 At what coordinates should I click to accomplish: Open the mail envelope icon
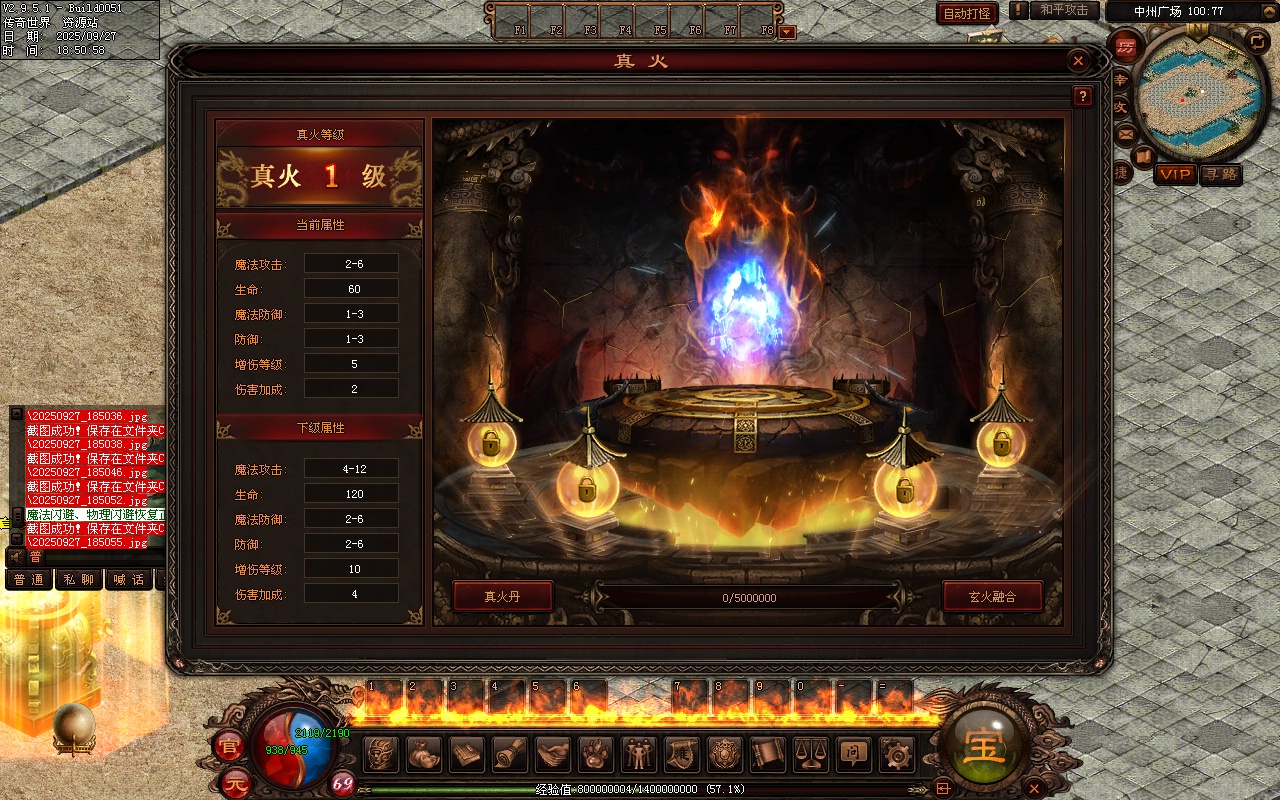[1126, 133]
